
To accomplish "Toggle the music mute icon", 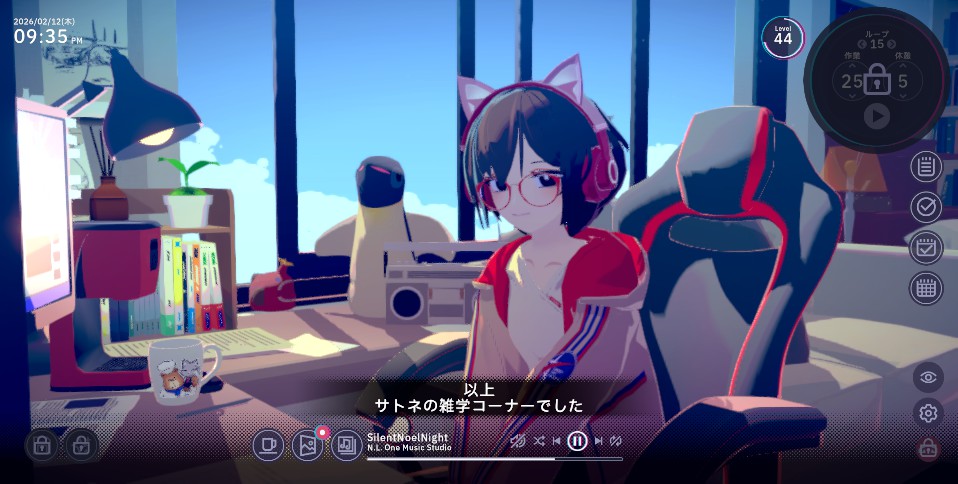I will (x=517, y=440).
